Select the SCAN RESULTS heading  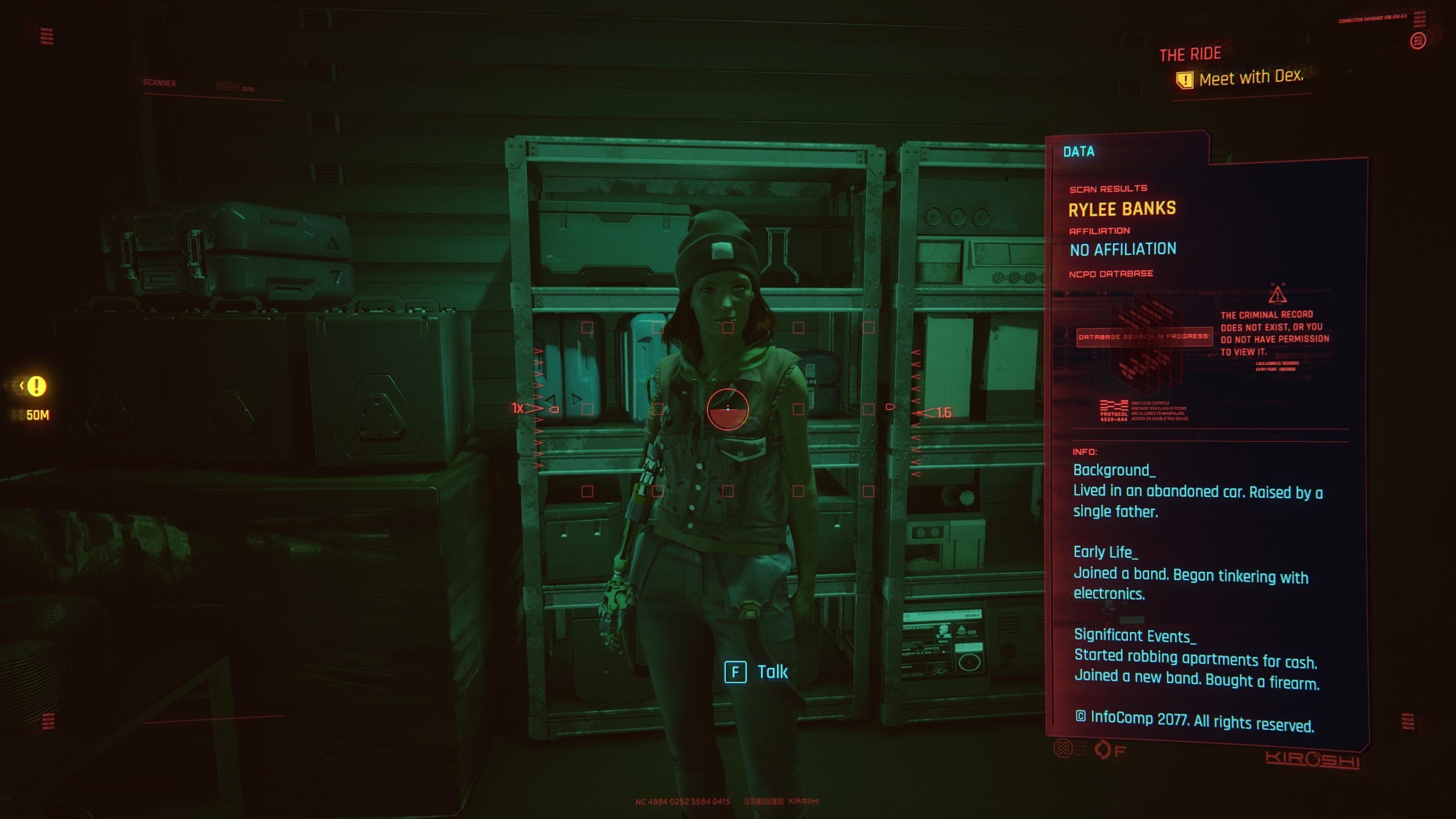(x=1108, y=189)
